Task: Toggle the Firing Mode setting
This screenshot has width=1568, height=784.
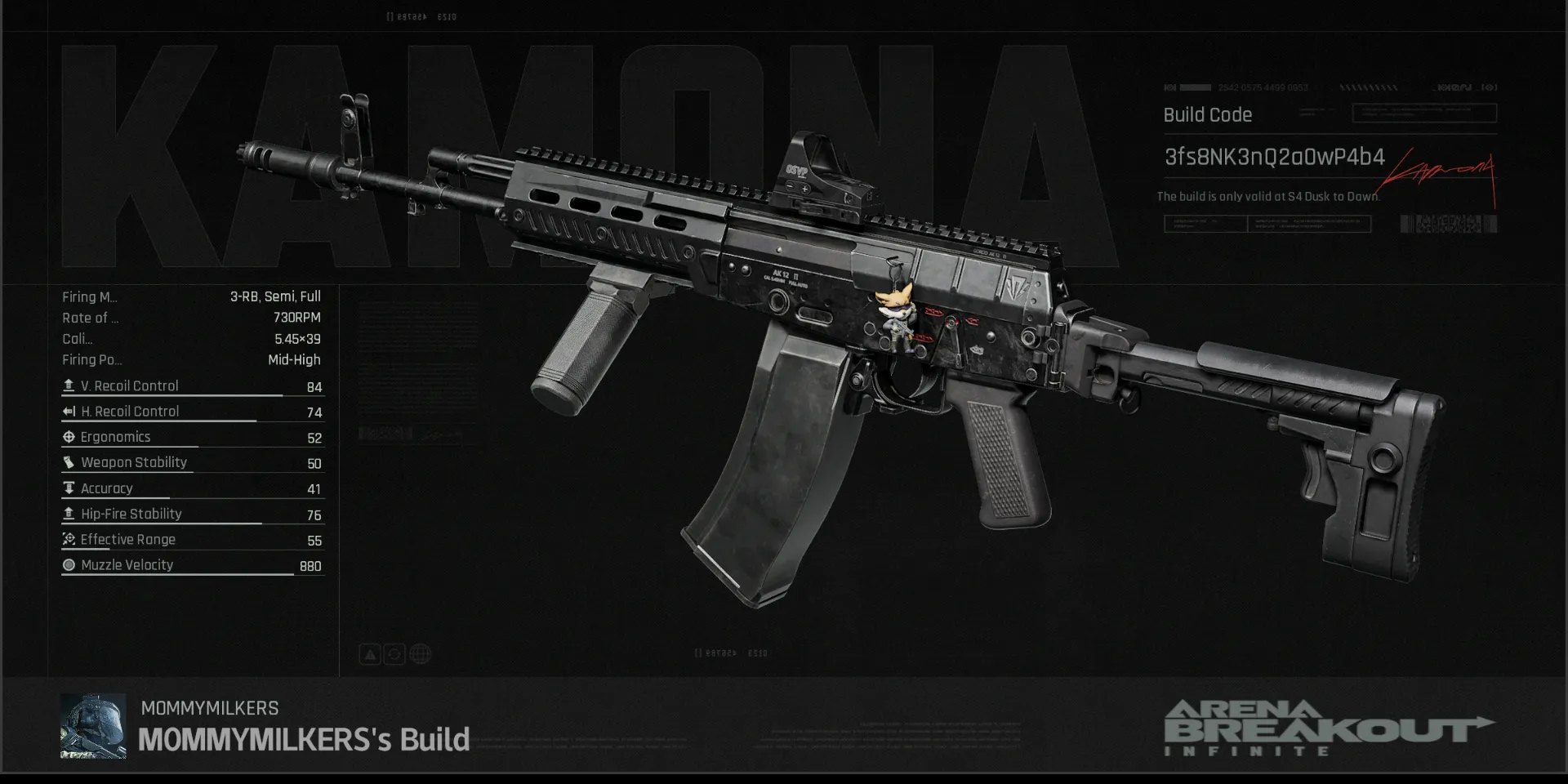Action: point(192,296)
